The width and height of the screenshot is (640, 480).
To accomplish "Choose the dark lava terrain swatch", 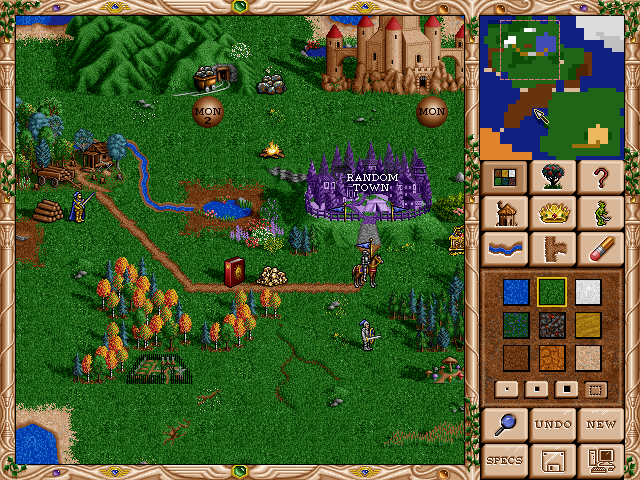I will tap(552, 325).
